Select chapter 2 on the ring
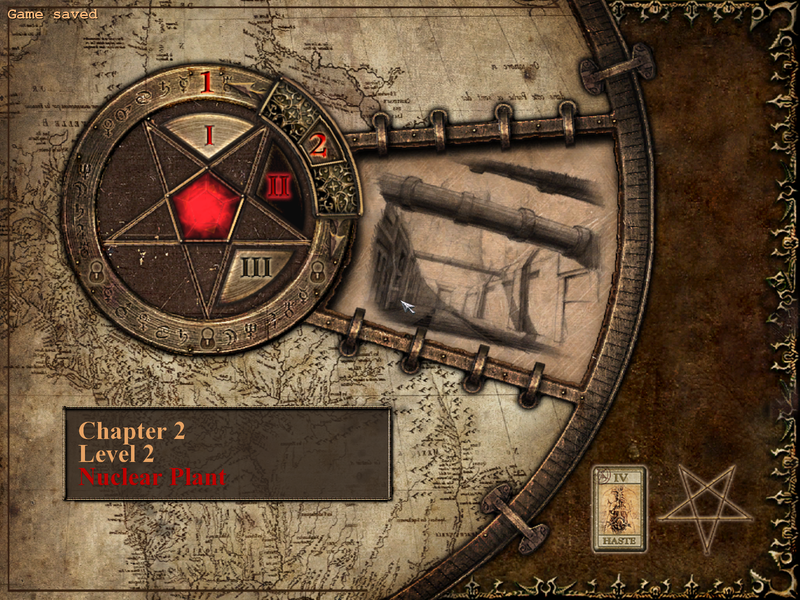Viewport: 800px width, 600px height. pos(318,146)
